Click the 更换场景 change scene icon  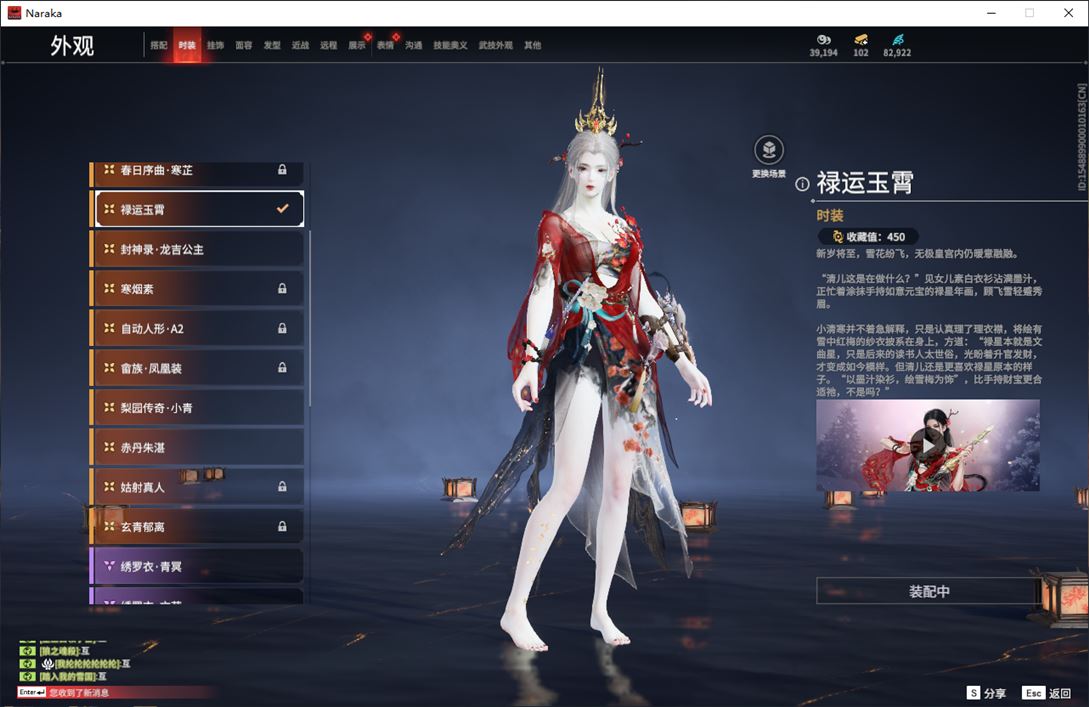(768, 151)
